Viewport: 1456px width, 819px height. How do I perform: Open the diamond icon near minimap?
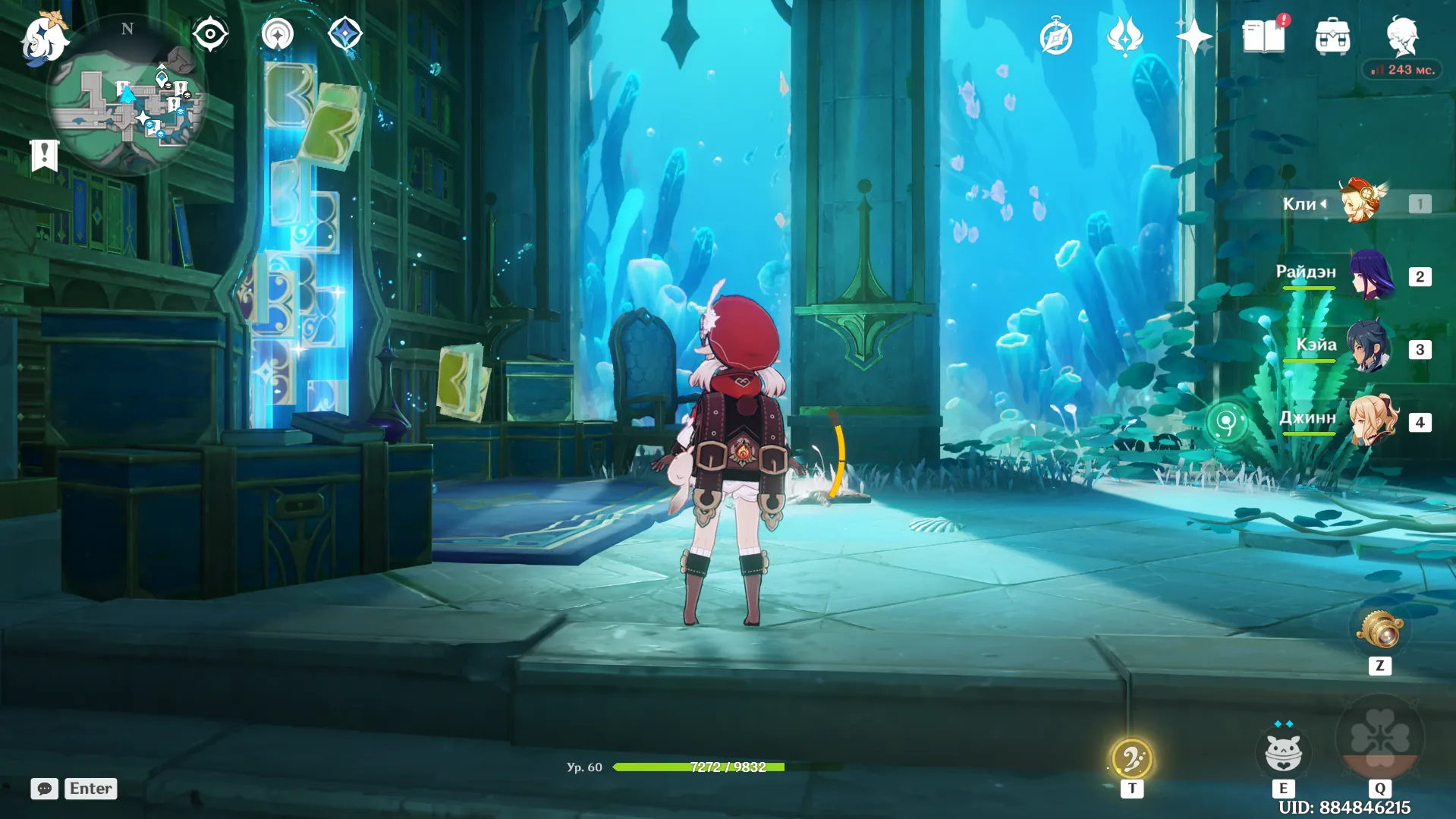[x=344, y=34]
